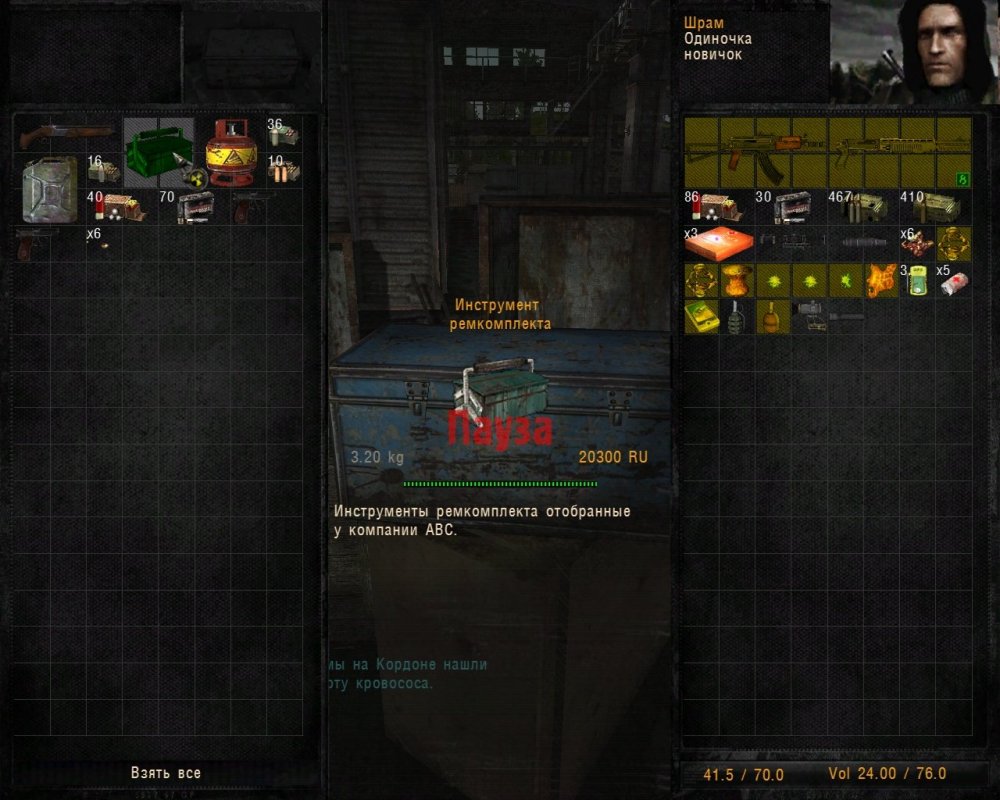Pick the red gas cylinder
The image size is (1000, 800).
point(231,153)
